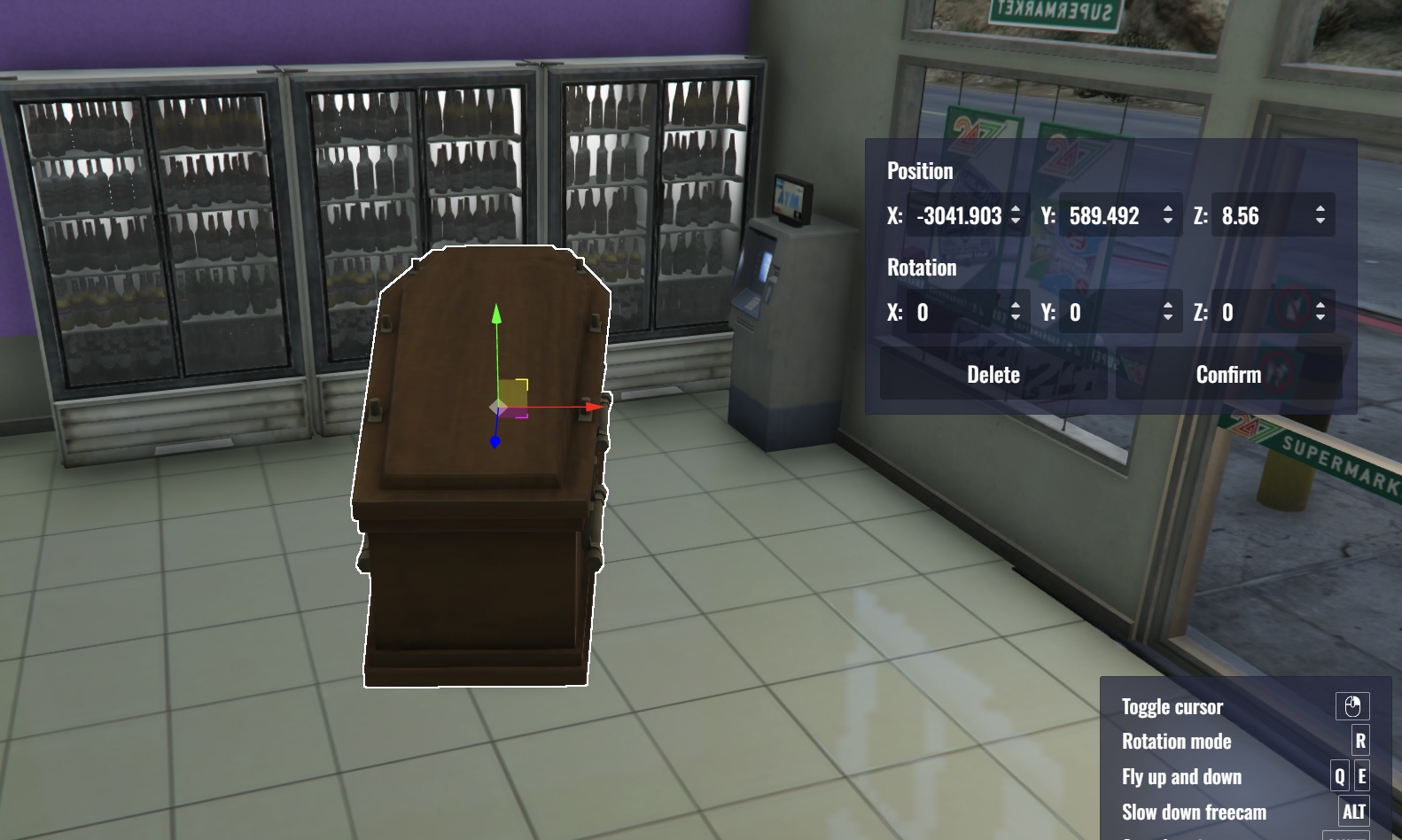Click into the Rotation X field
Image resolution: width=1402 pixels, height=840 pixels.
click(957, 312)
